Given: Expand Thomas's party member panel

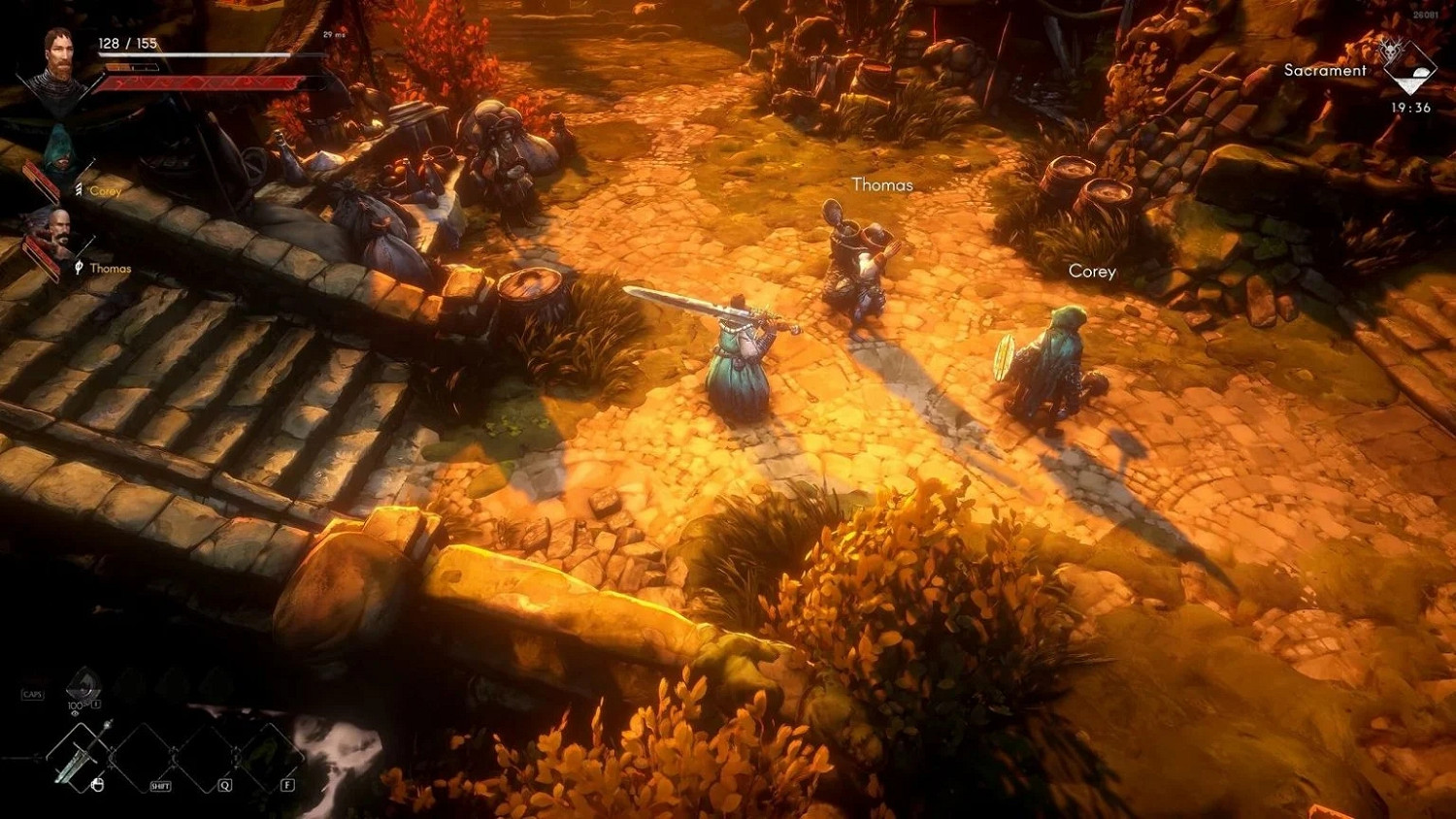Looking at the screenshot, I should coord(59,226).
